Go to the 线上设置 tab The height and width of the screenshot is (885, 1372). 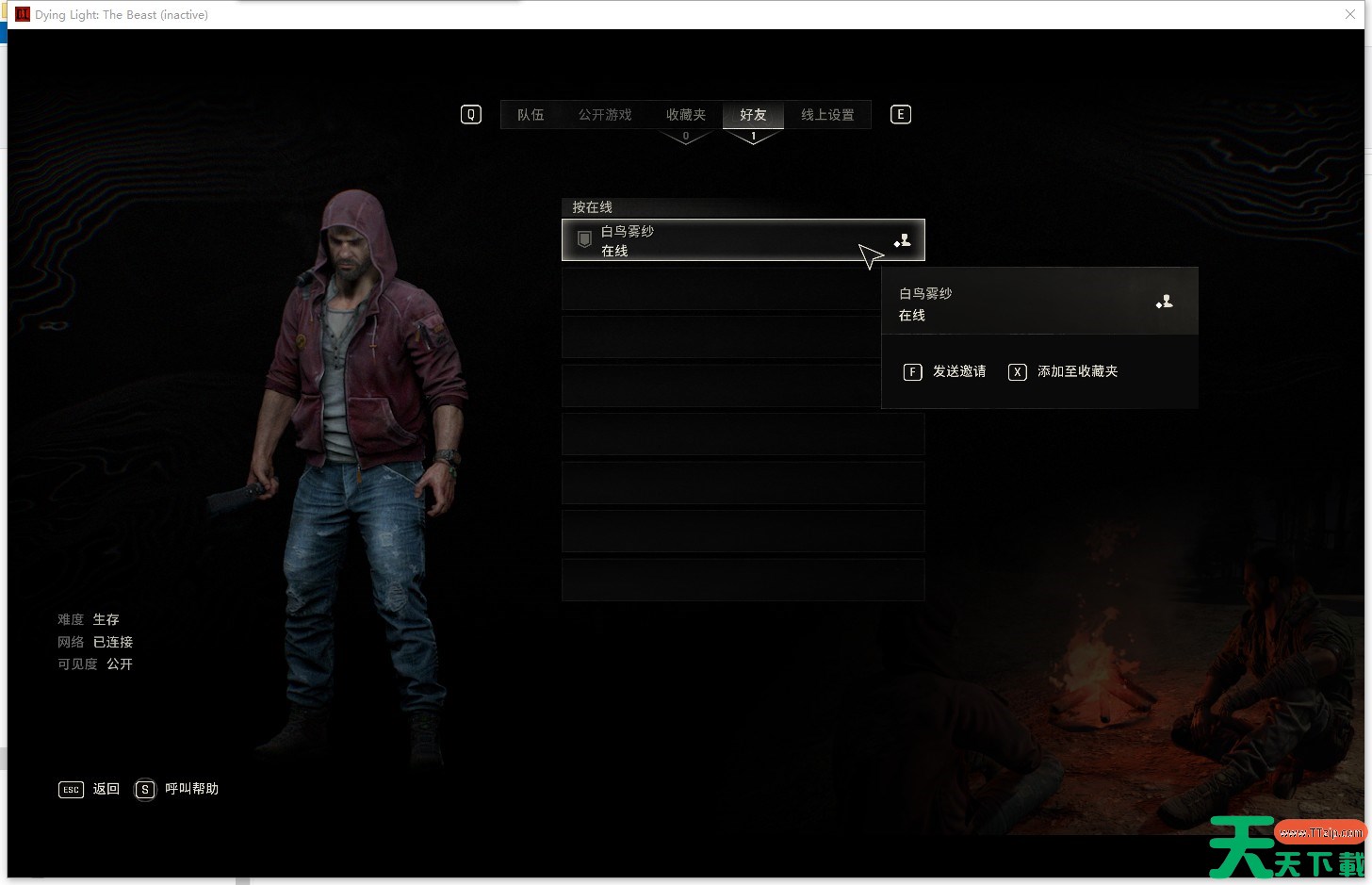827,115
